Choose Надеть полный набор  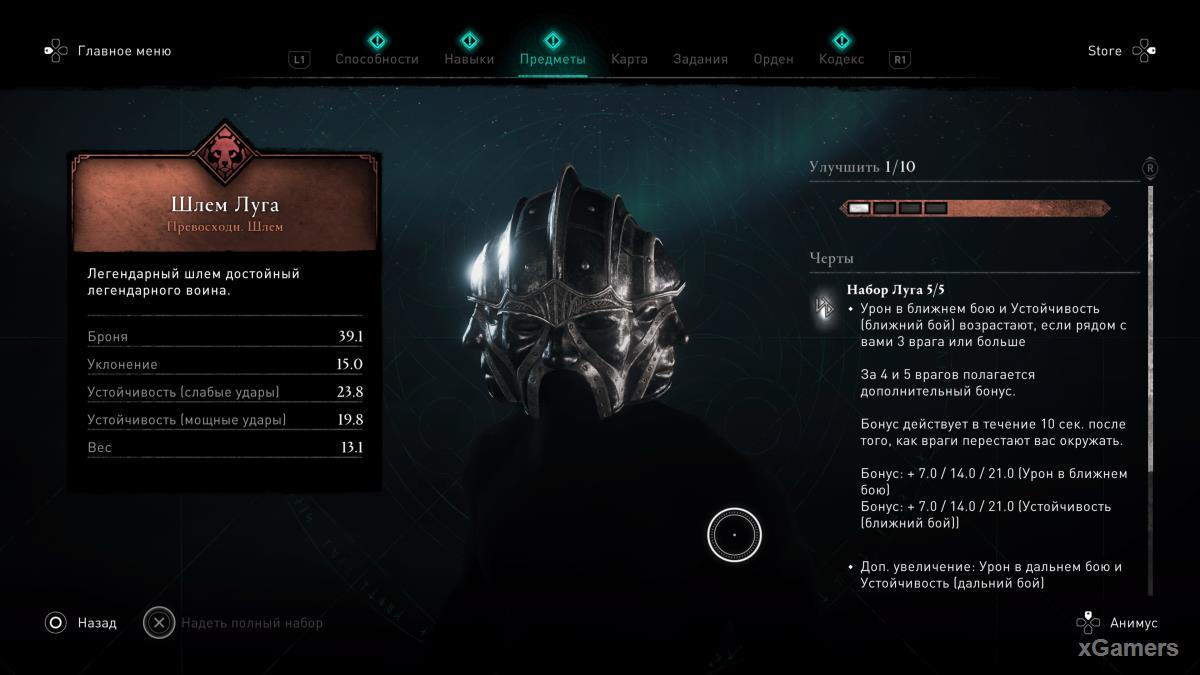[x=251, y=623]
